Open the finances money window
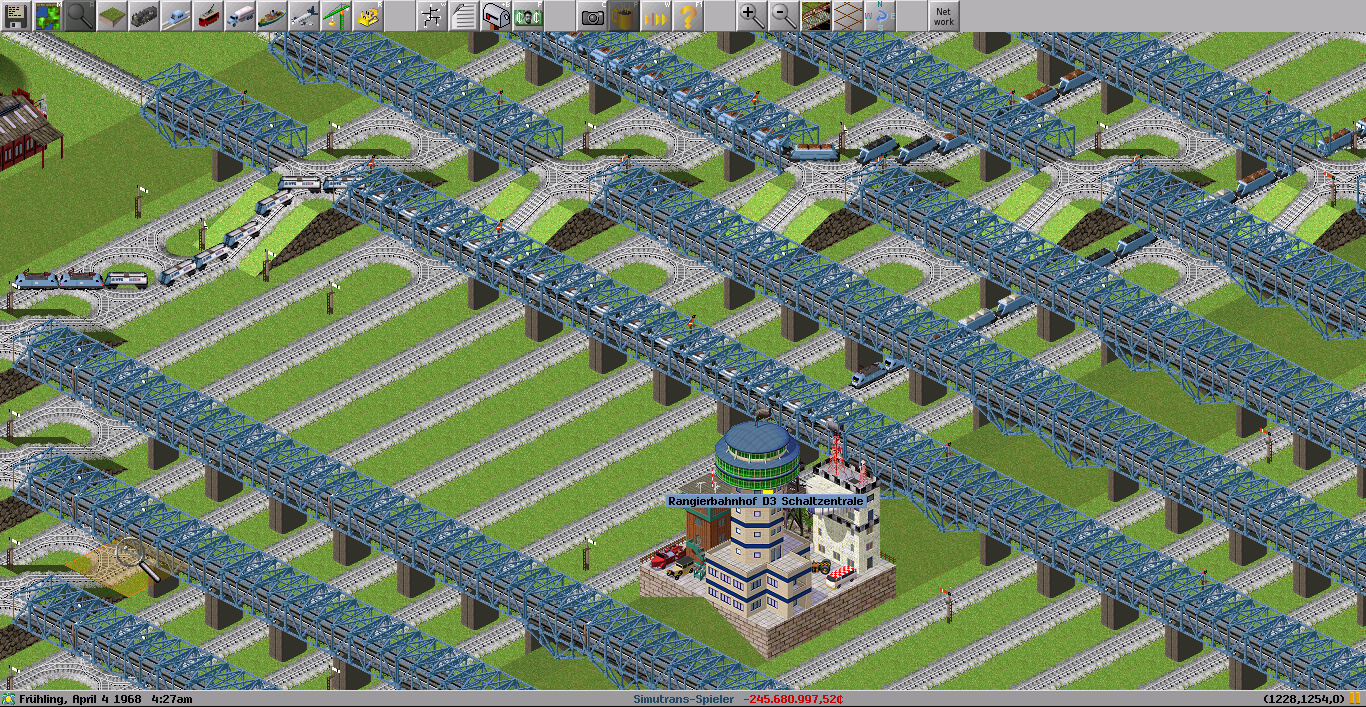The height and width of the screenshot is (707, 1366). pyautogui.click(x=528, y=16)
